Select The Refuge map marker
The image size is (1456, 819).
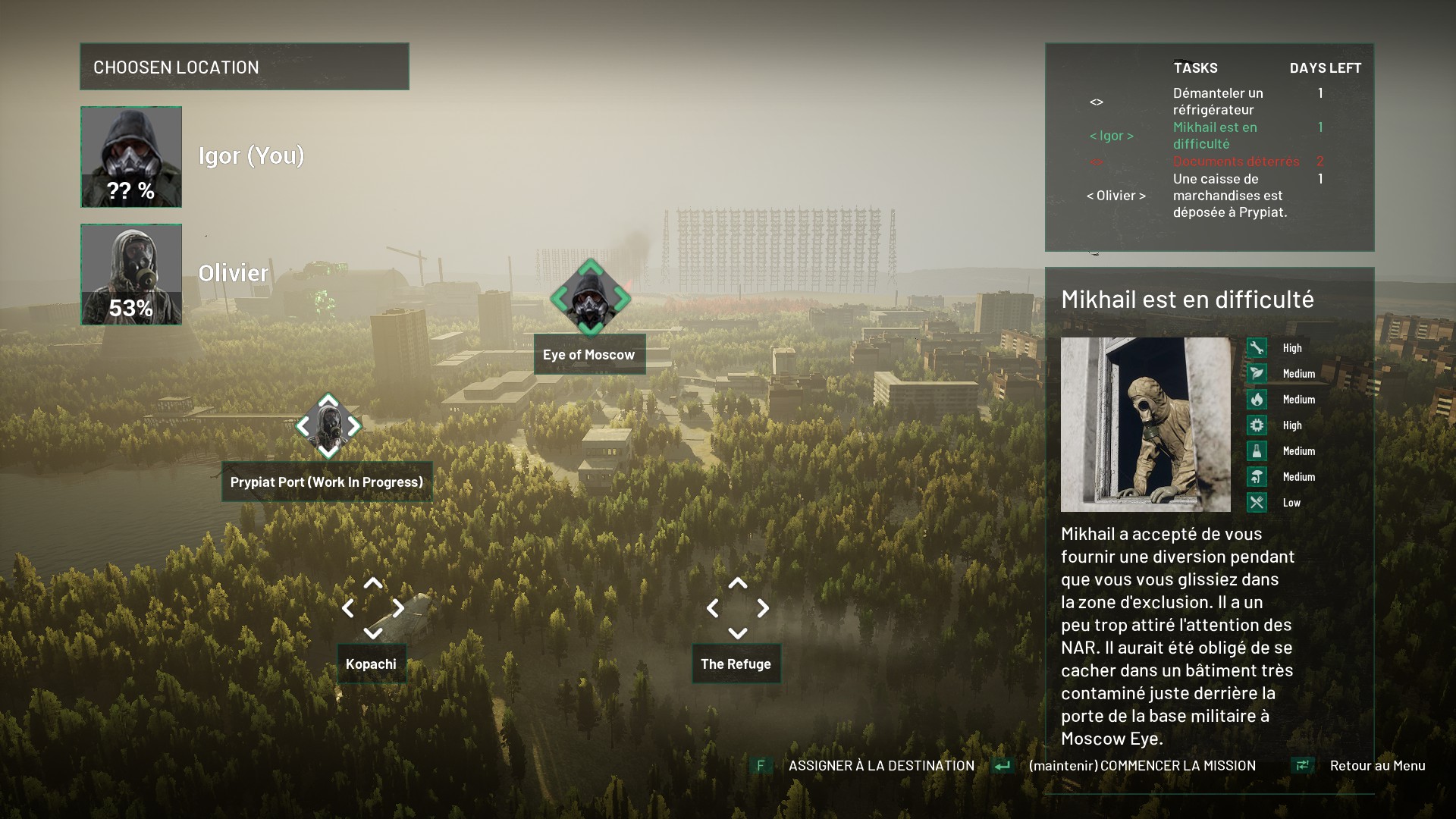point(737,608)
